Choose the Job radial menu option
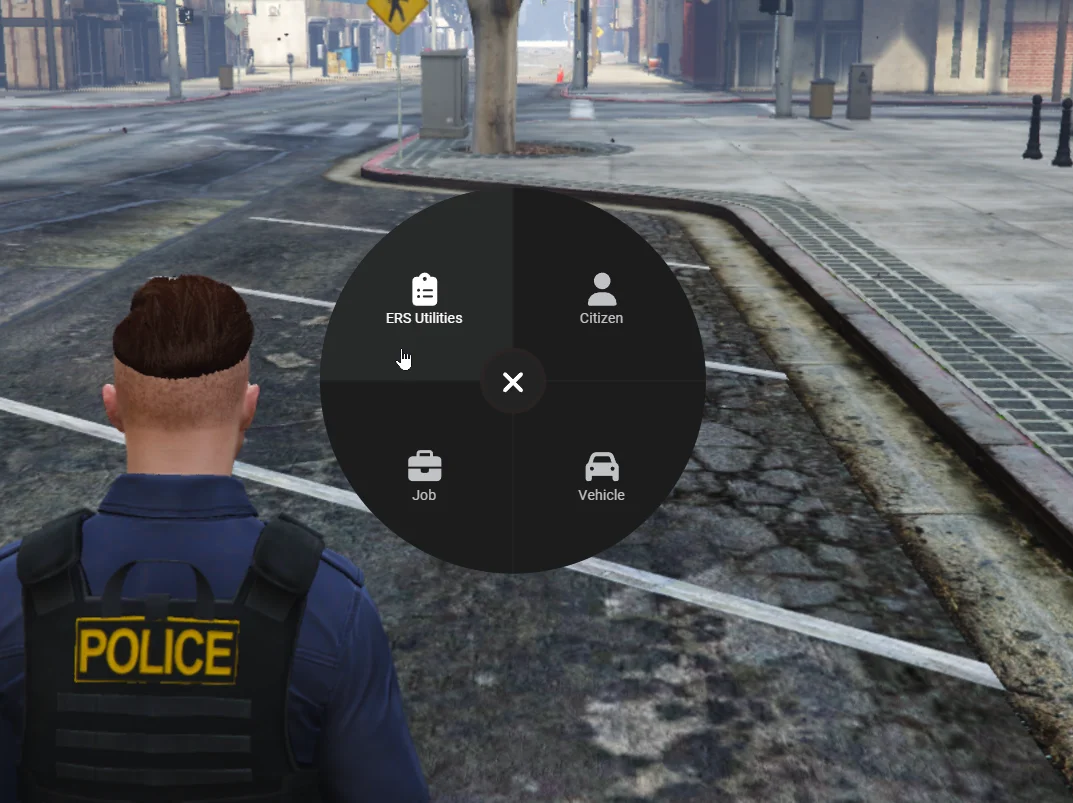This screenshot has width=1073, height=803. click(x=424, y=476)
